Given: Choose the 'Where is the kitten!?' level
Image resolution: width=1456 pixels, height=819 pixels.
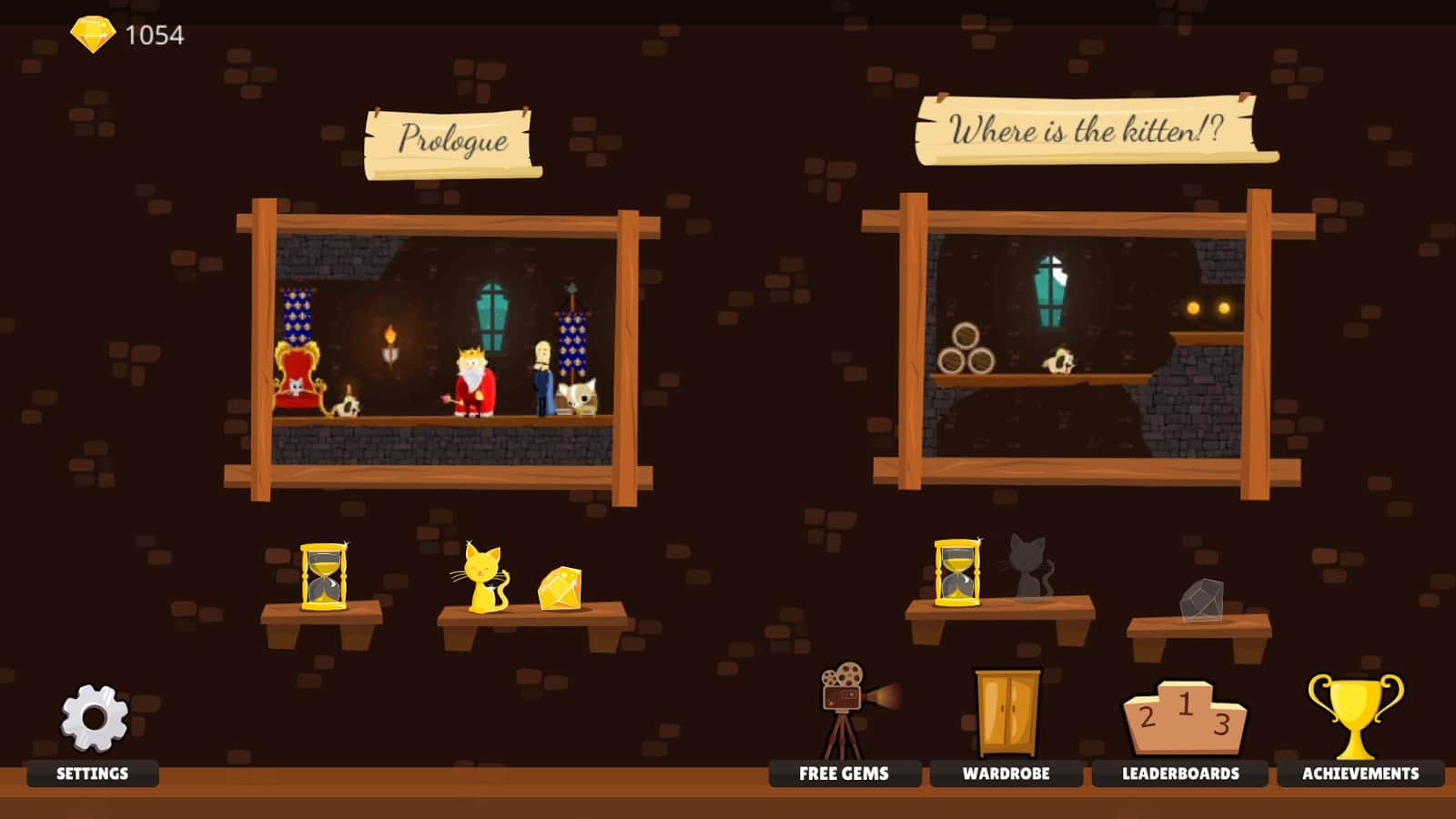Looking at the screenshot, I should 1085,346.
